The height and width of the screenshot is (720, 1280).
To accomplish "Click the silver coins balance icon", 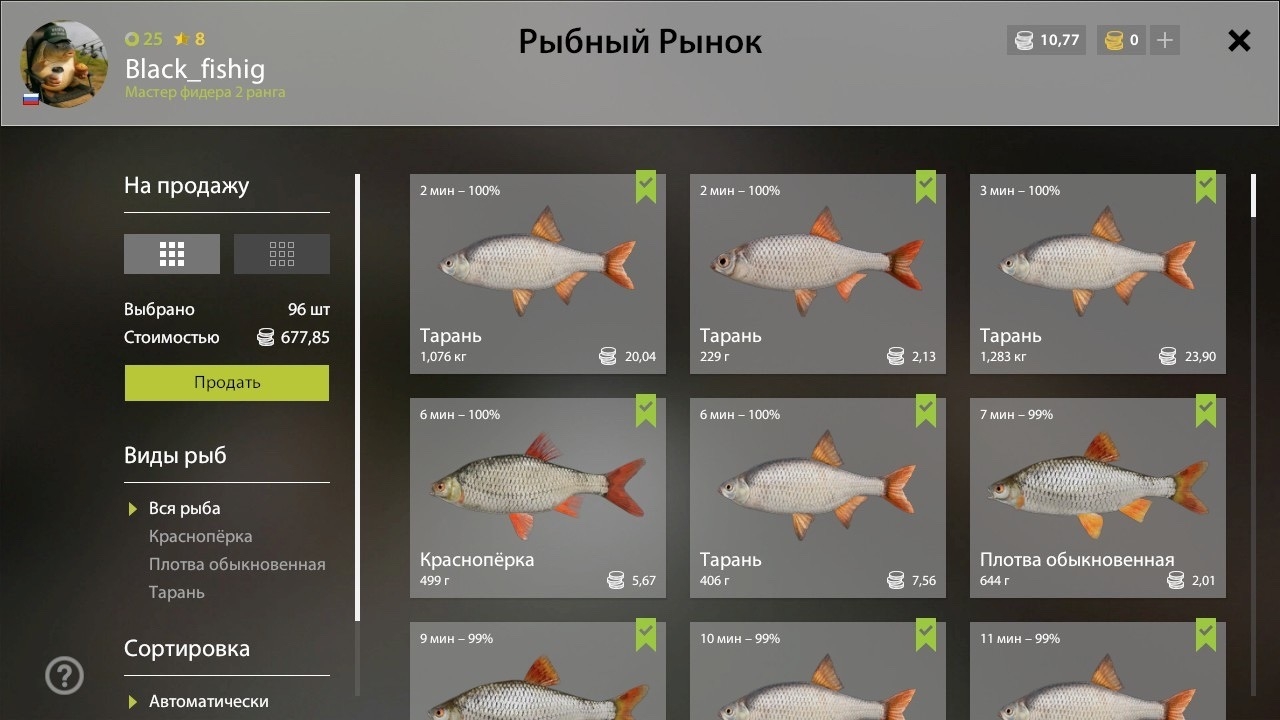I will click(x=1022, y=40).
